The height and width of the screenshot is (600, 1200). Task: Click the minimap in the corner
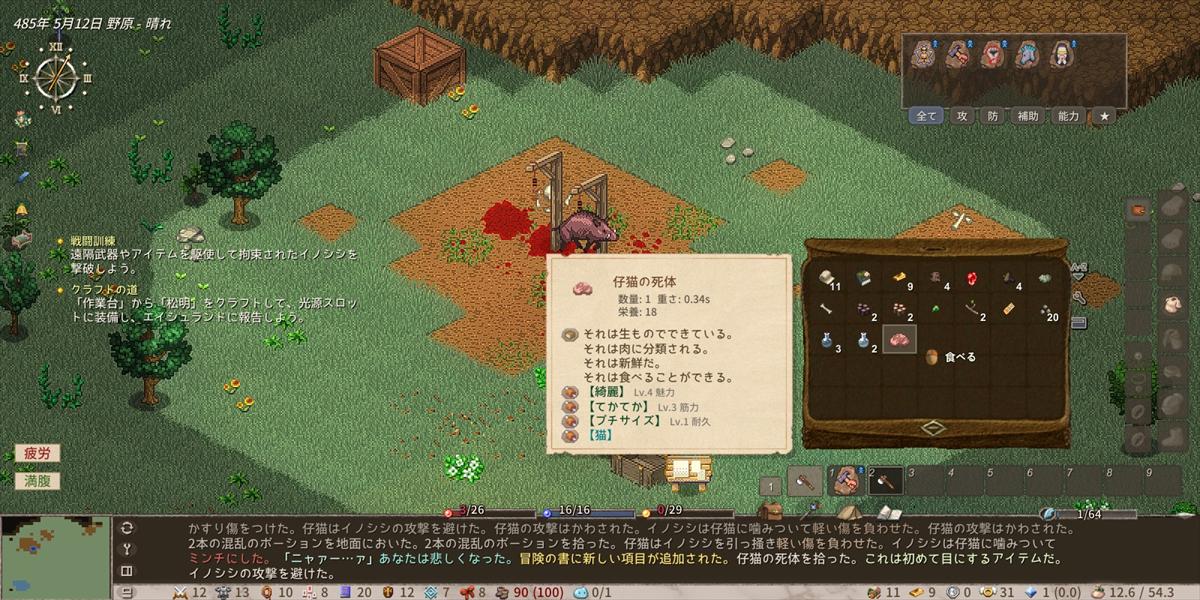coord(55,556)
